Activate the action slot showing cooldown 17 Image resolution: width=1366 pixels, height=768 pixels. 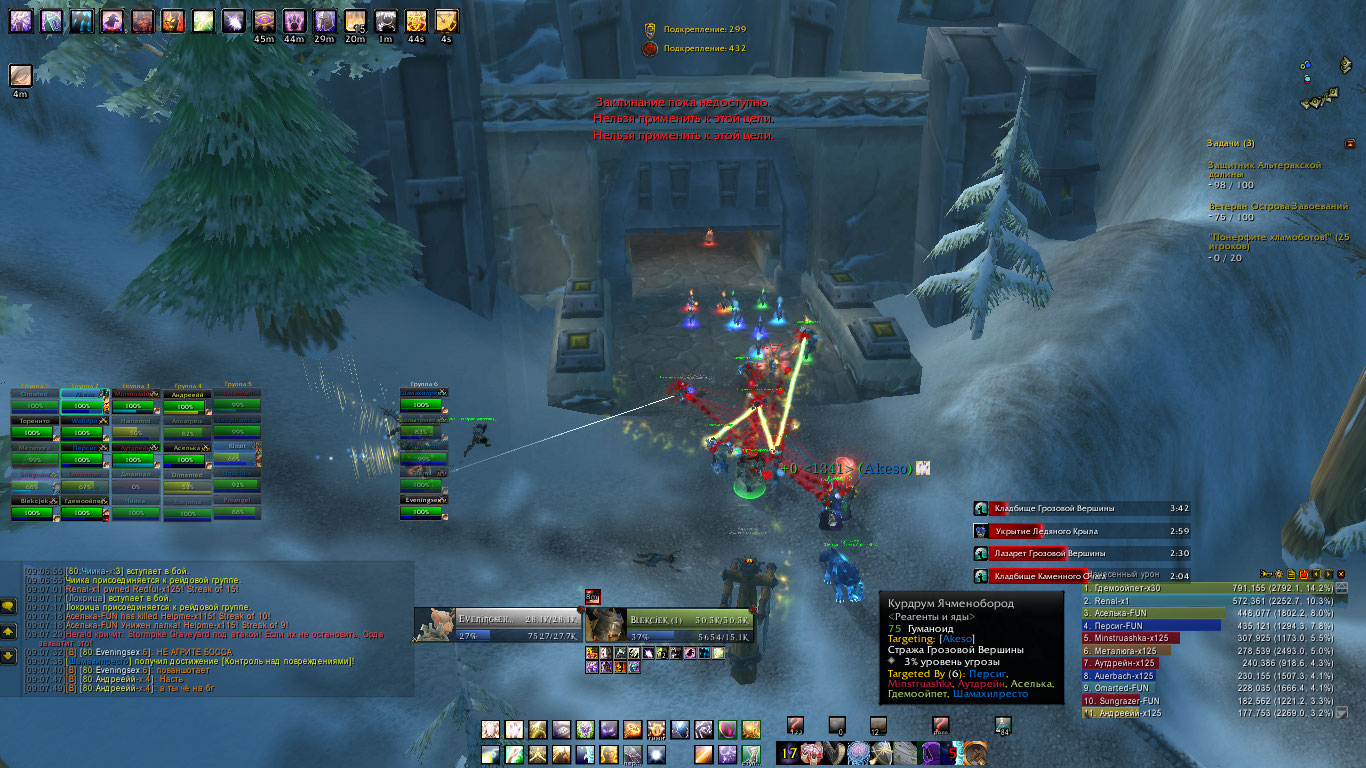pos(790,754)
